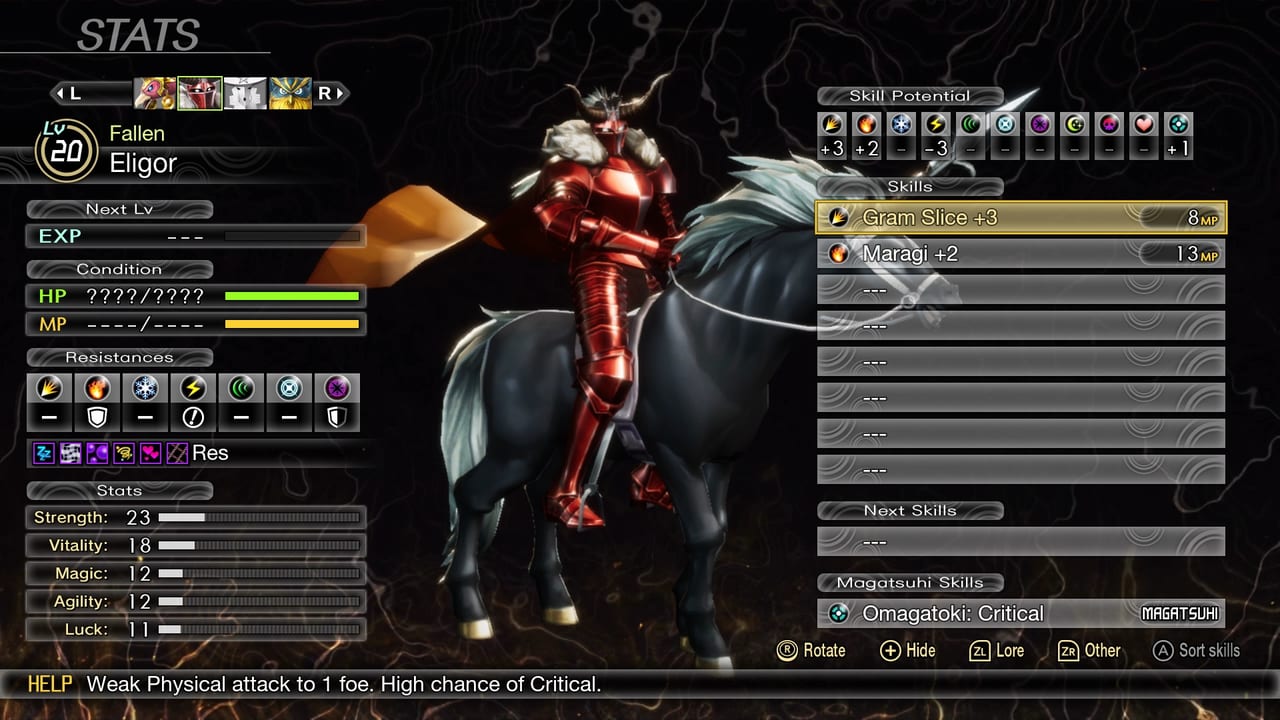Select the Sleep ailment resistance icon
Viewport: 1280px width, 720px height.
click(43, 453)
